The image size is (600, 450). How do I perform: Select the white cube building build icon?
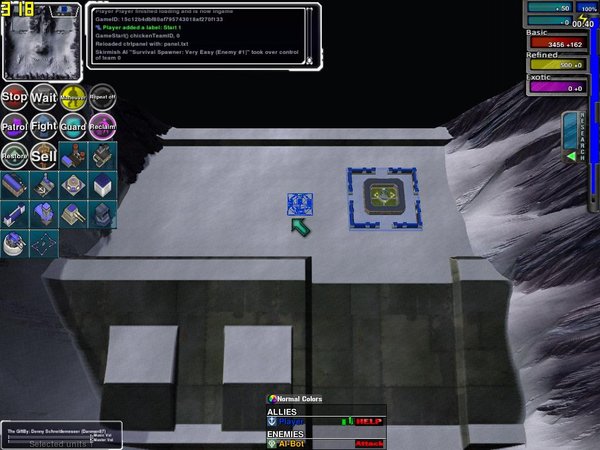point(102,186)
